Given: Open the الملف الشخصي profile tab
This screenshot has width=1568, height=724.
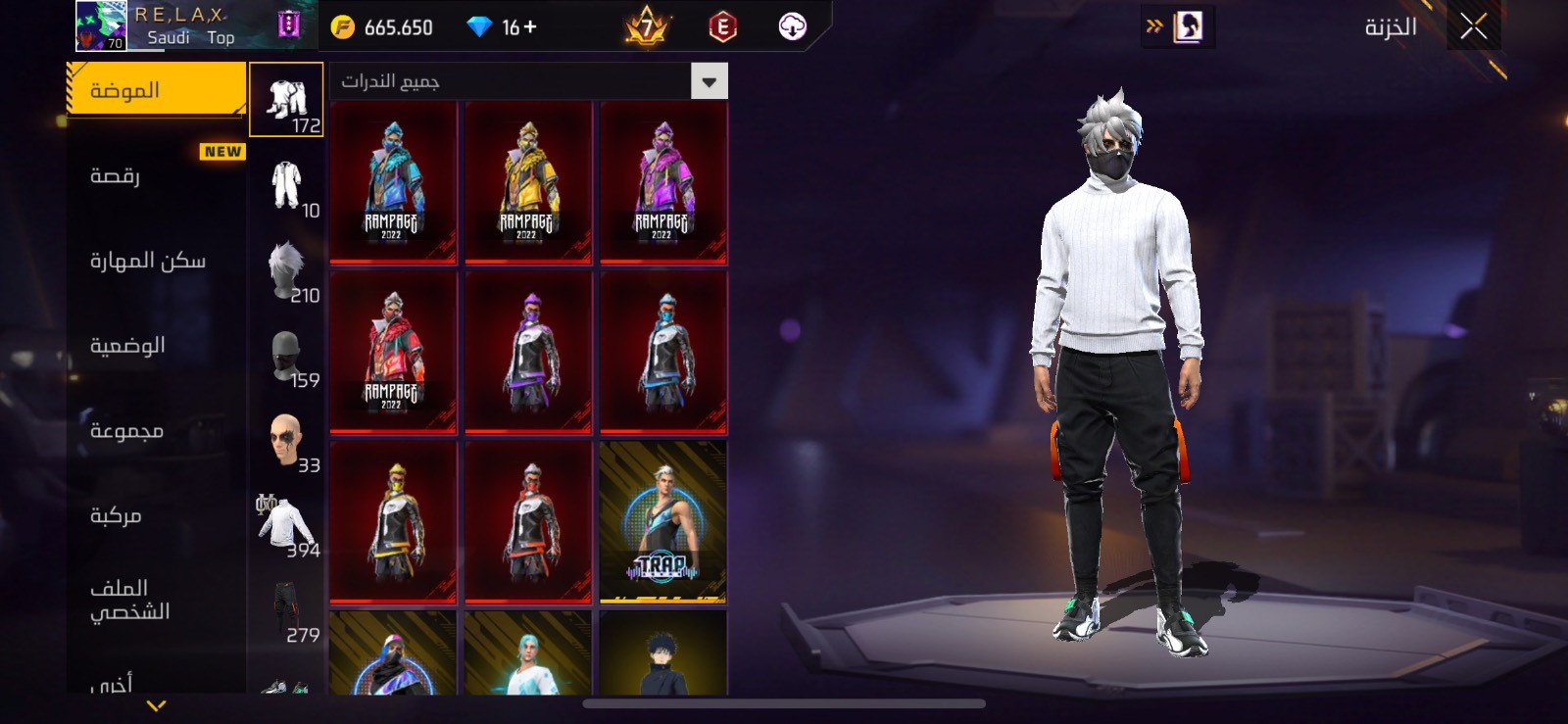Looking at the screenshot, I should coord(157,600).
